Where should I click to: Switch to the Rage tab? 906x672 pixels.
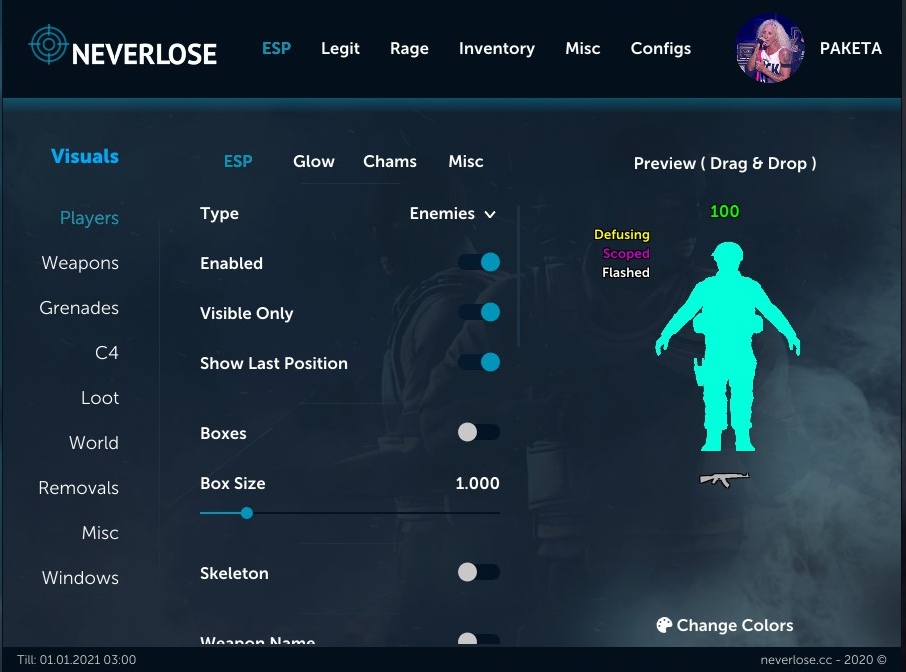point(409,48)
